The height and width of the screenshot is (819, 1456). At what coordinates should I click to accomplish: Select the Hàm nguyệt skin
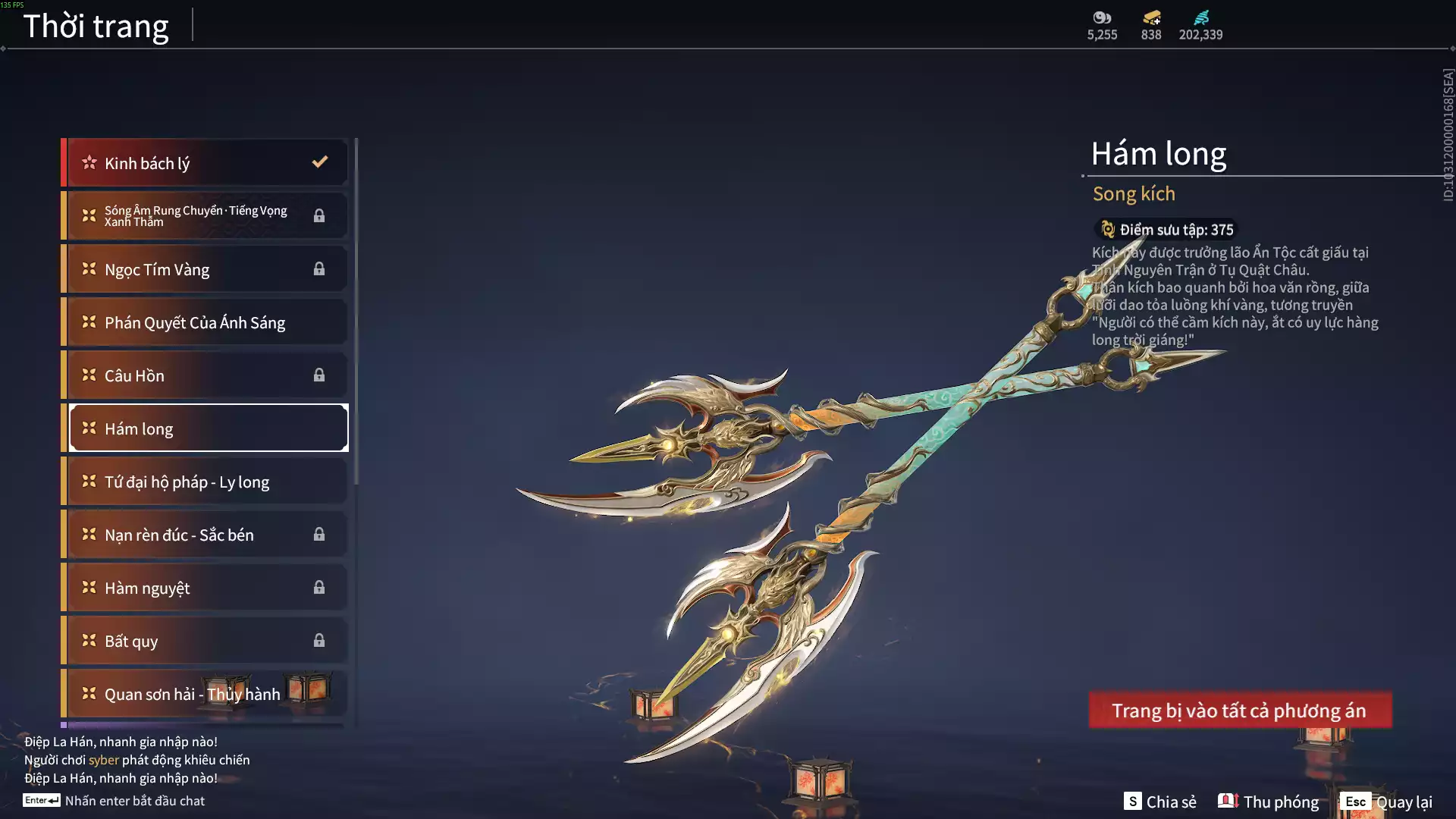click(x=205, y=588)
